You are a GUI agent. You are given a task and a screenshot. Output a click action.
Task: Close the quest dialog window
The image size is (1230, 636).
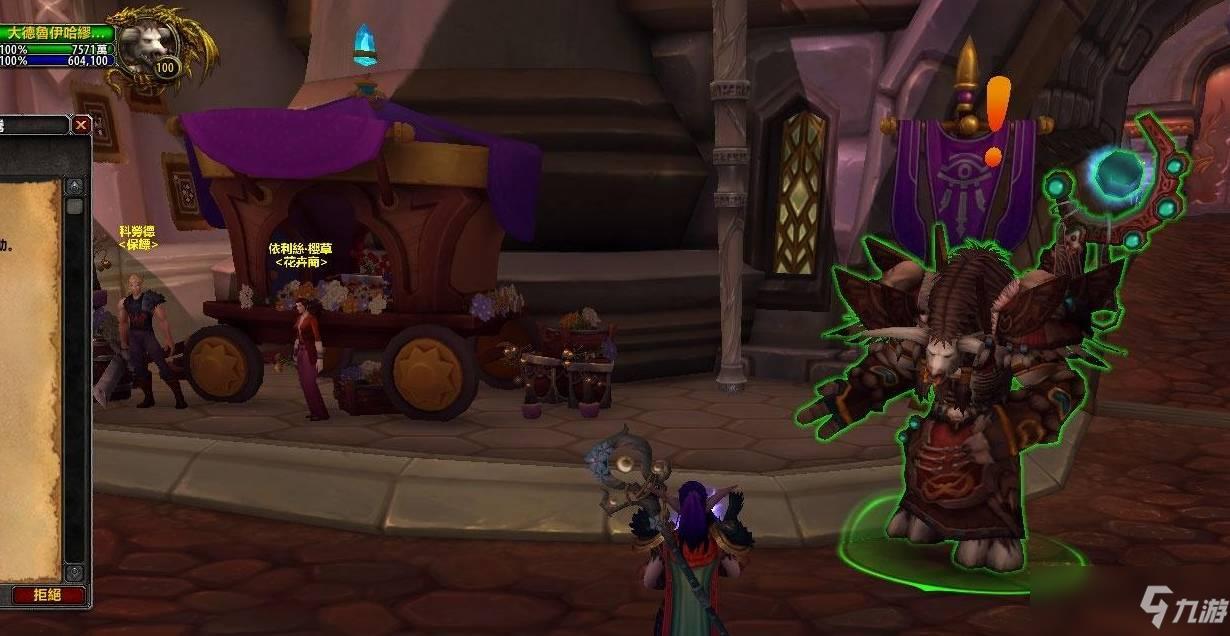tap(81, 125)
